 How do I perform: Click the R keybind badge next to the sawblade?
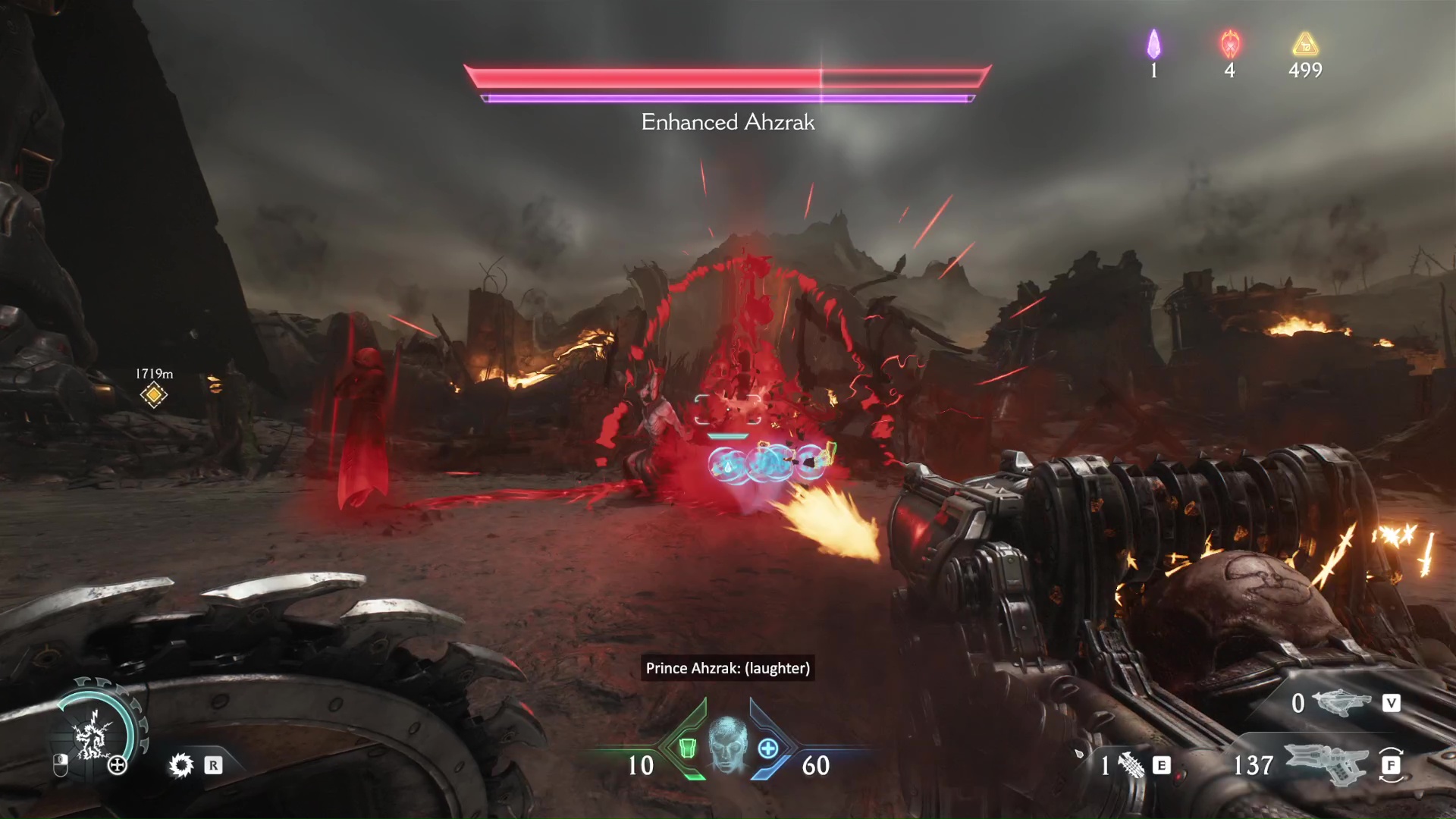click(x=213, y=766)
